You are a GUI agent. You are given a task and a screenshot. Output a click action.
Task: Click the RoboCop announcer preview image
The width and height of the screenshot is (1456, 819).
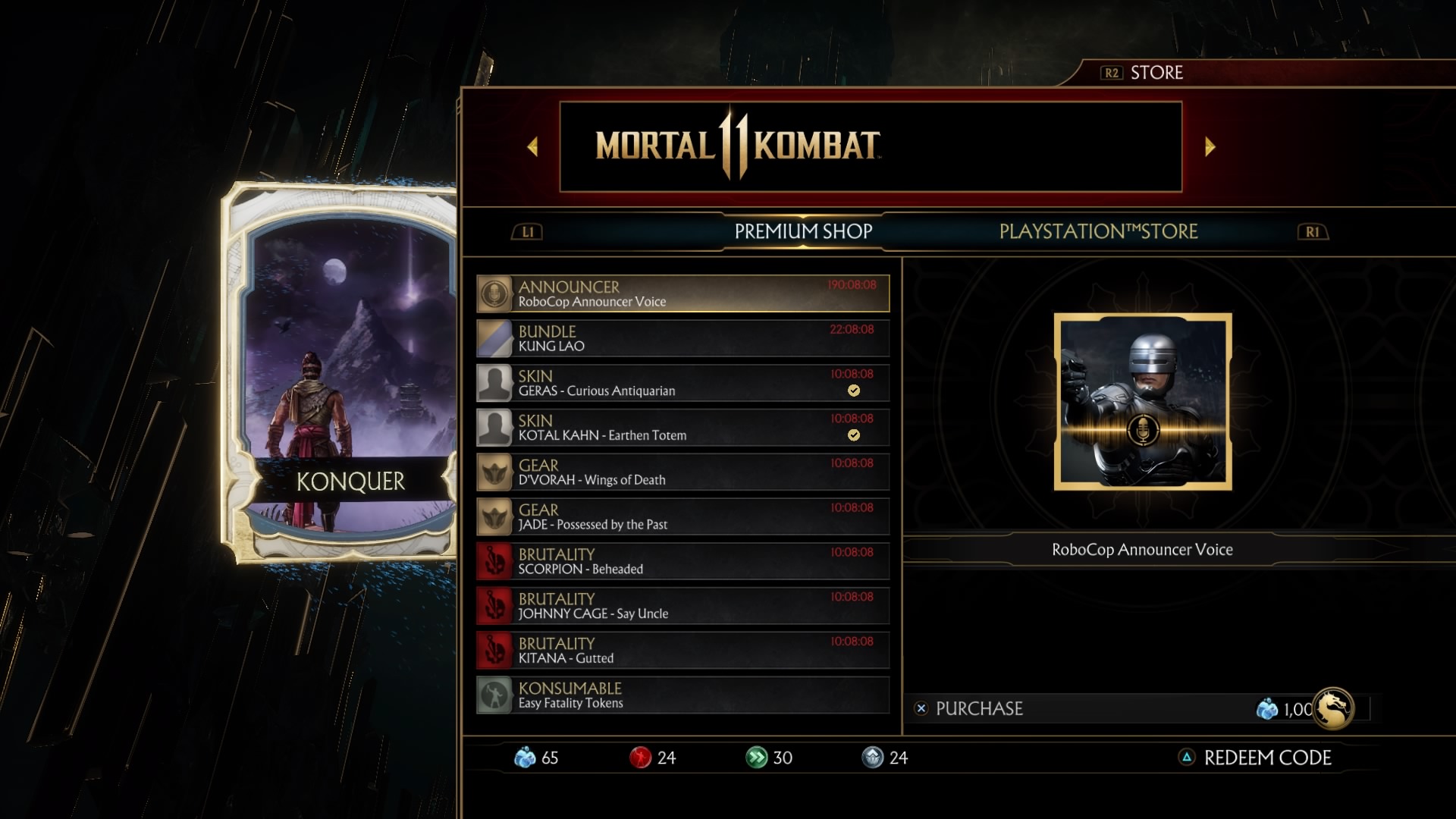point(1143,402)
